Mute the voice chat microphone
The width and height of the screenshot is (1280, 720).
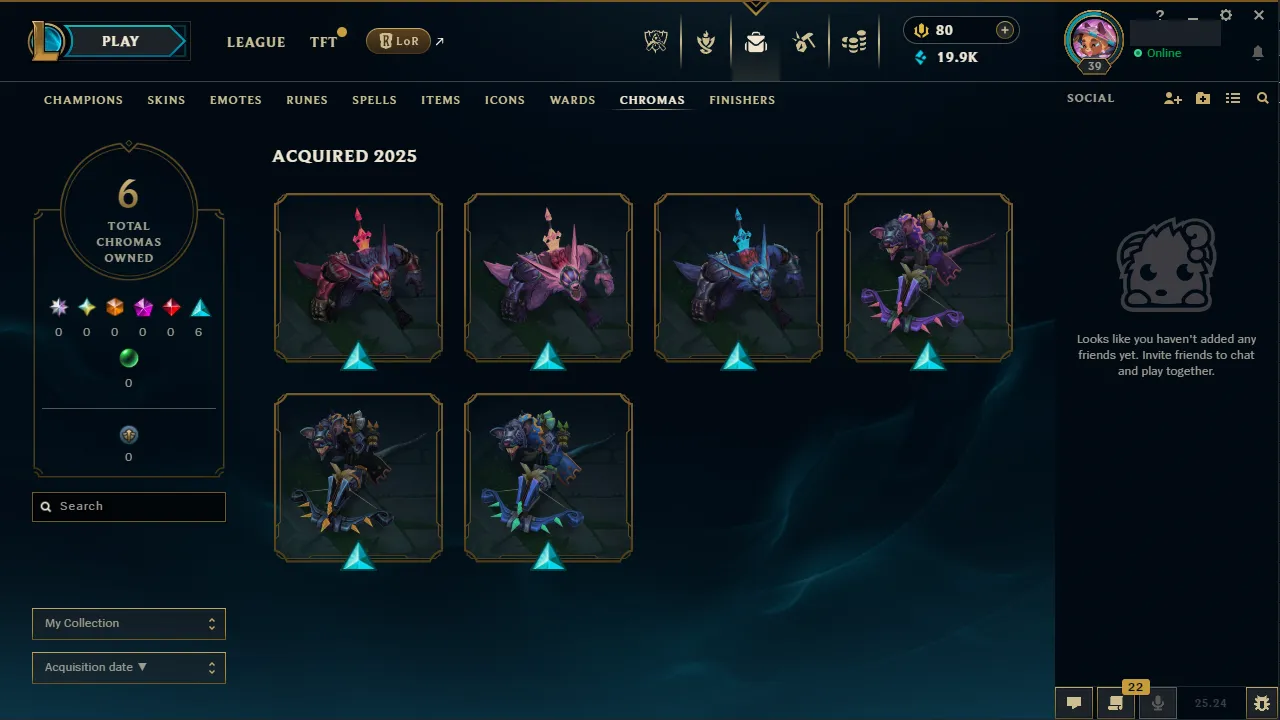tap(1157, 702)
